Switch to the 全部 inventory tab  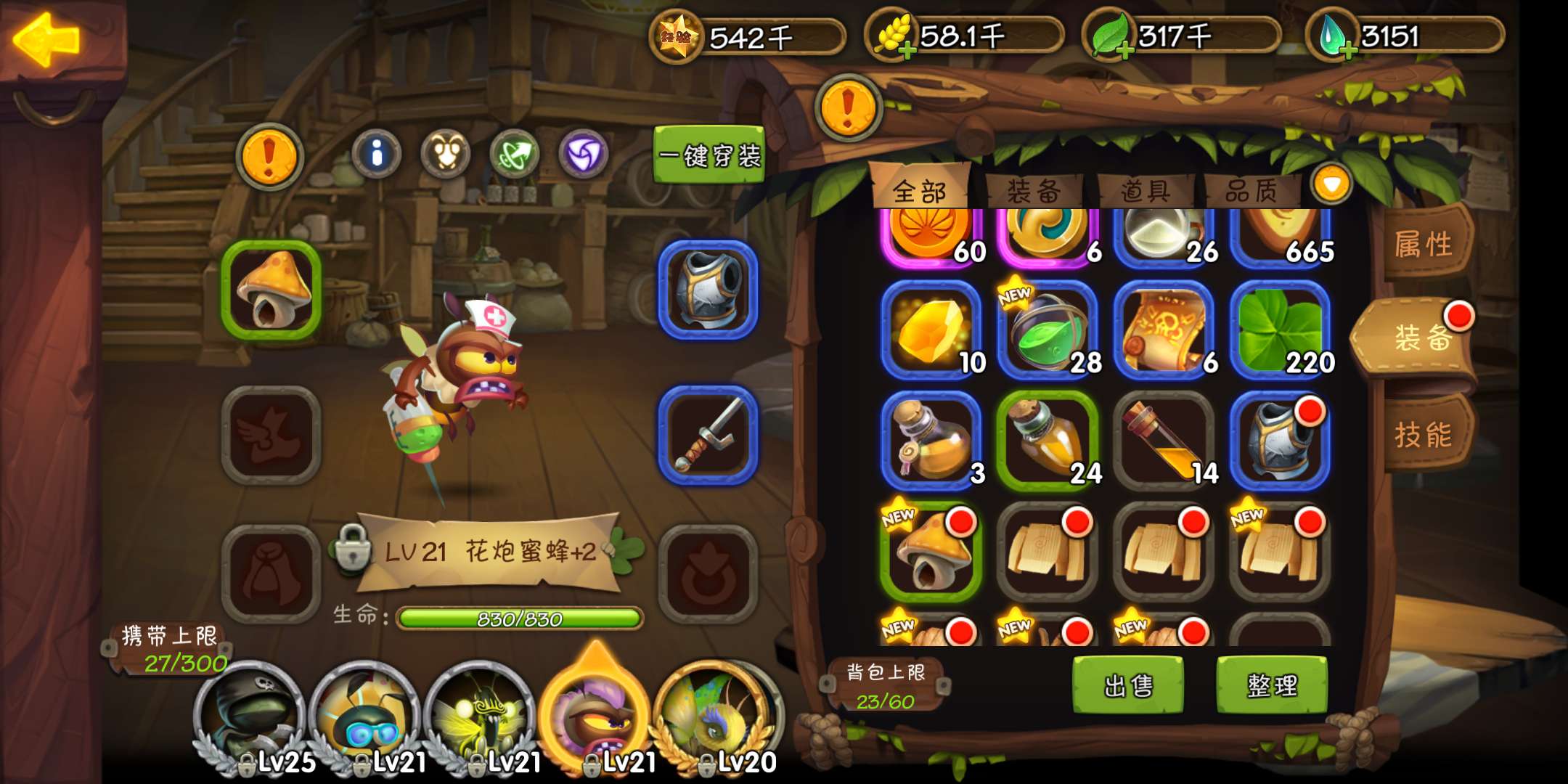919,192
